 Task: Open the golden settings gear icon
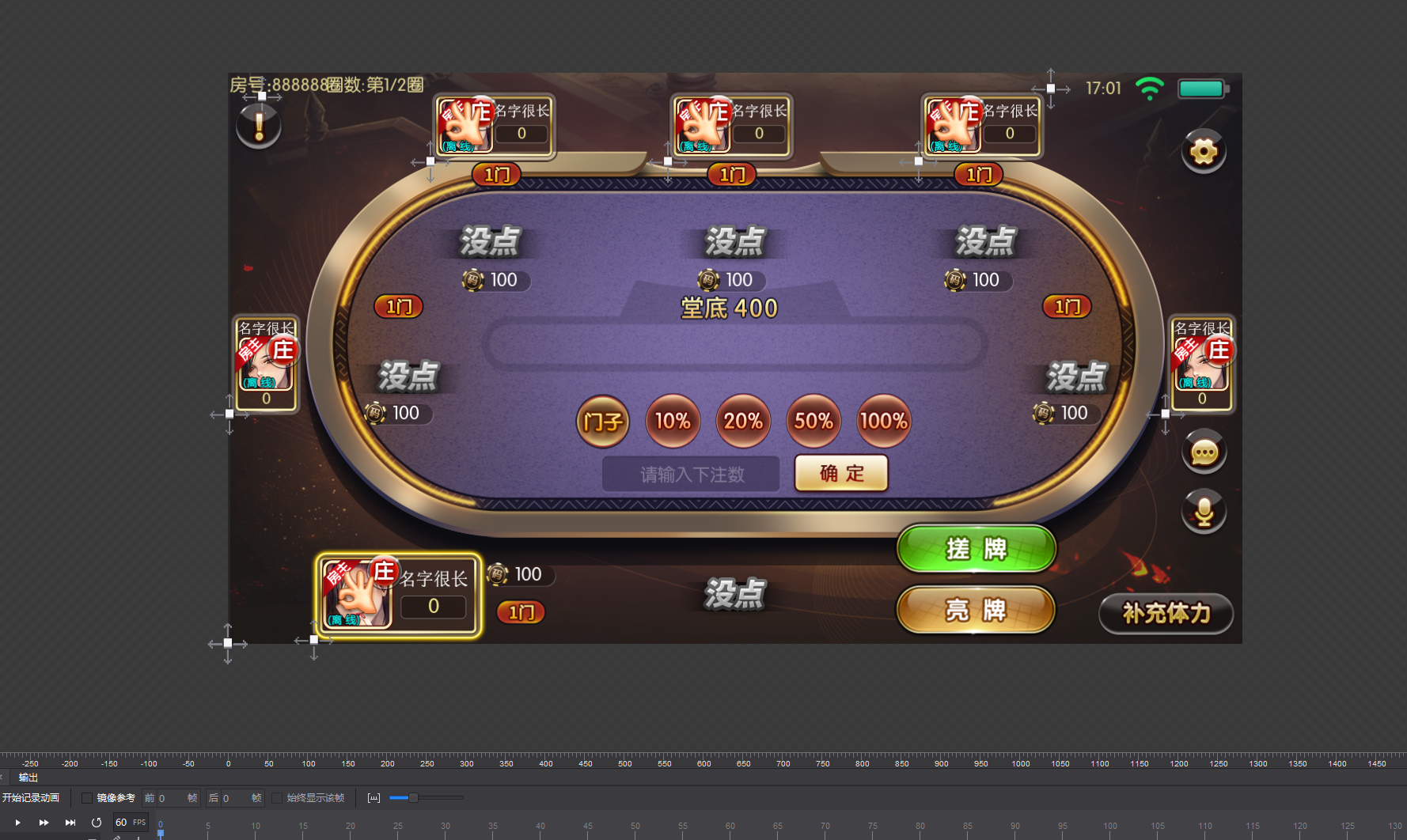pyautogui.click(x=1204, y=150)
